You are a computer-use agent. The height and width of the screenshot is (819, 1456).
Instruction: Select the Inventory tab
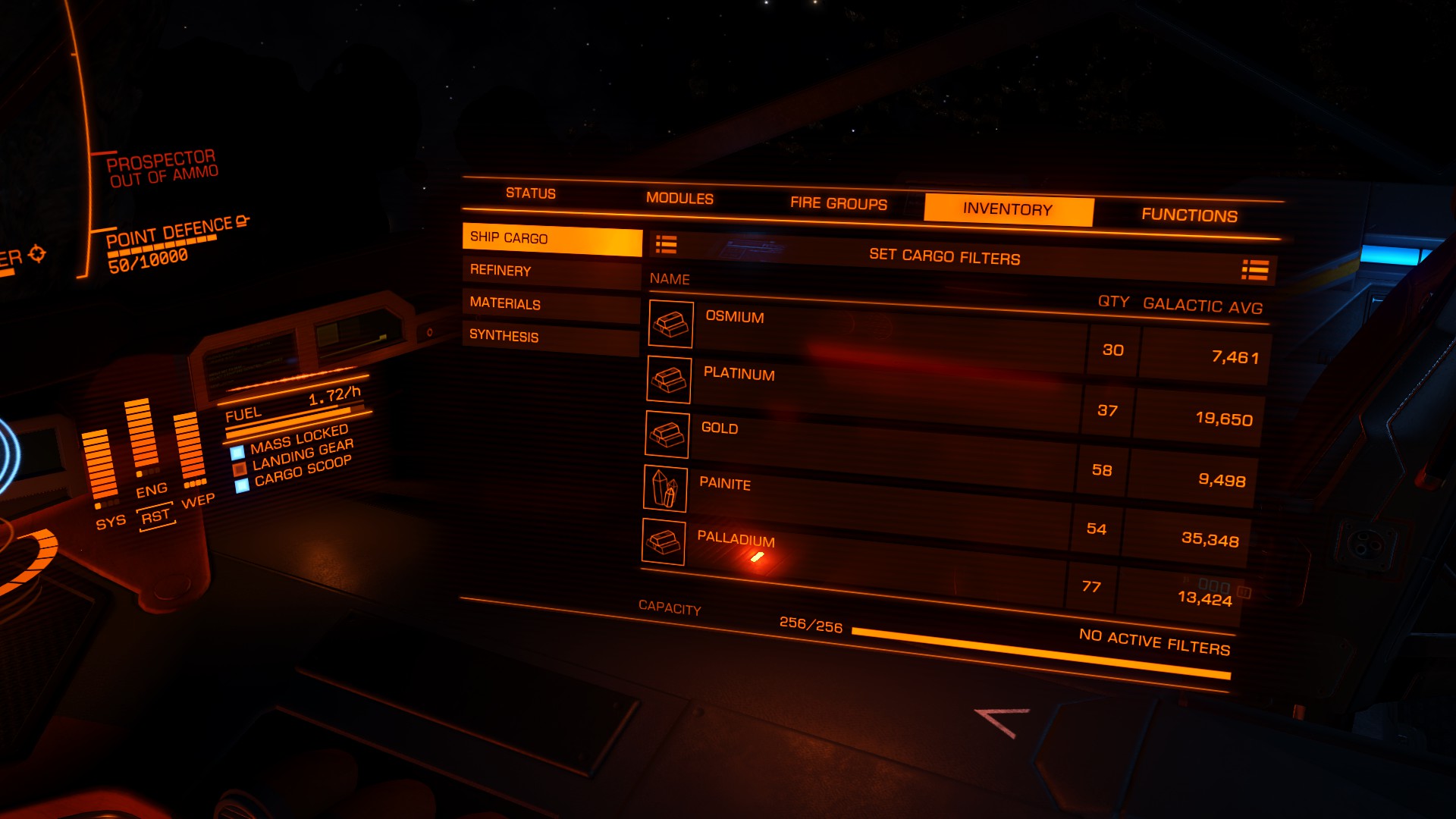pyautogui.click(x=1007, y=209)
